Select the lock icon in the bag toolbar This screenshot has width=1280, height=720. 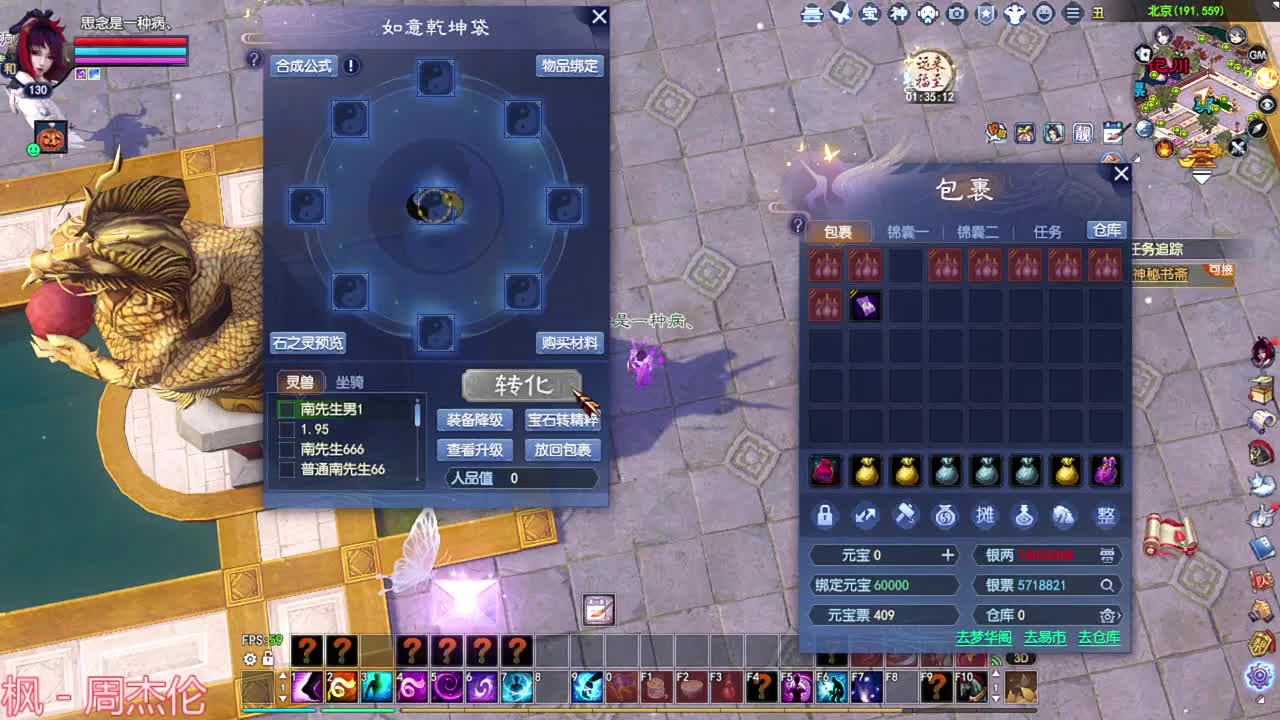[x=825, y=516]
